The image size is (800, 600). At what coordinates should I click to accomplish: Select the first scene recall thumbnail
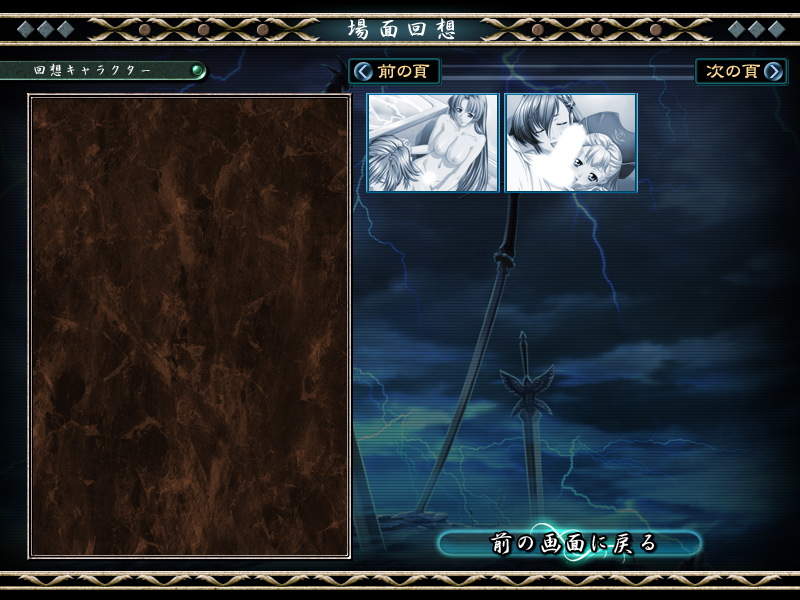point(433,143)
